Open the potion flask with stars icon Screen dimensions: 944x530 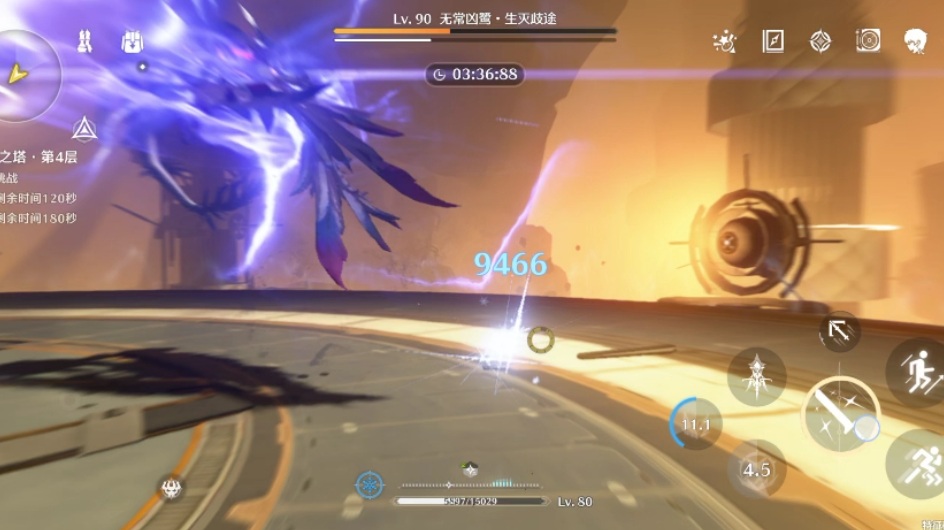724,41
